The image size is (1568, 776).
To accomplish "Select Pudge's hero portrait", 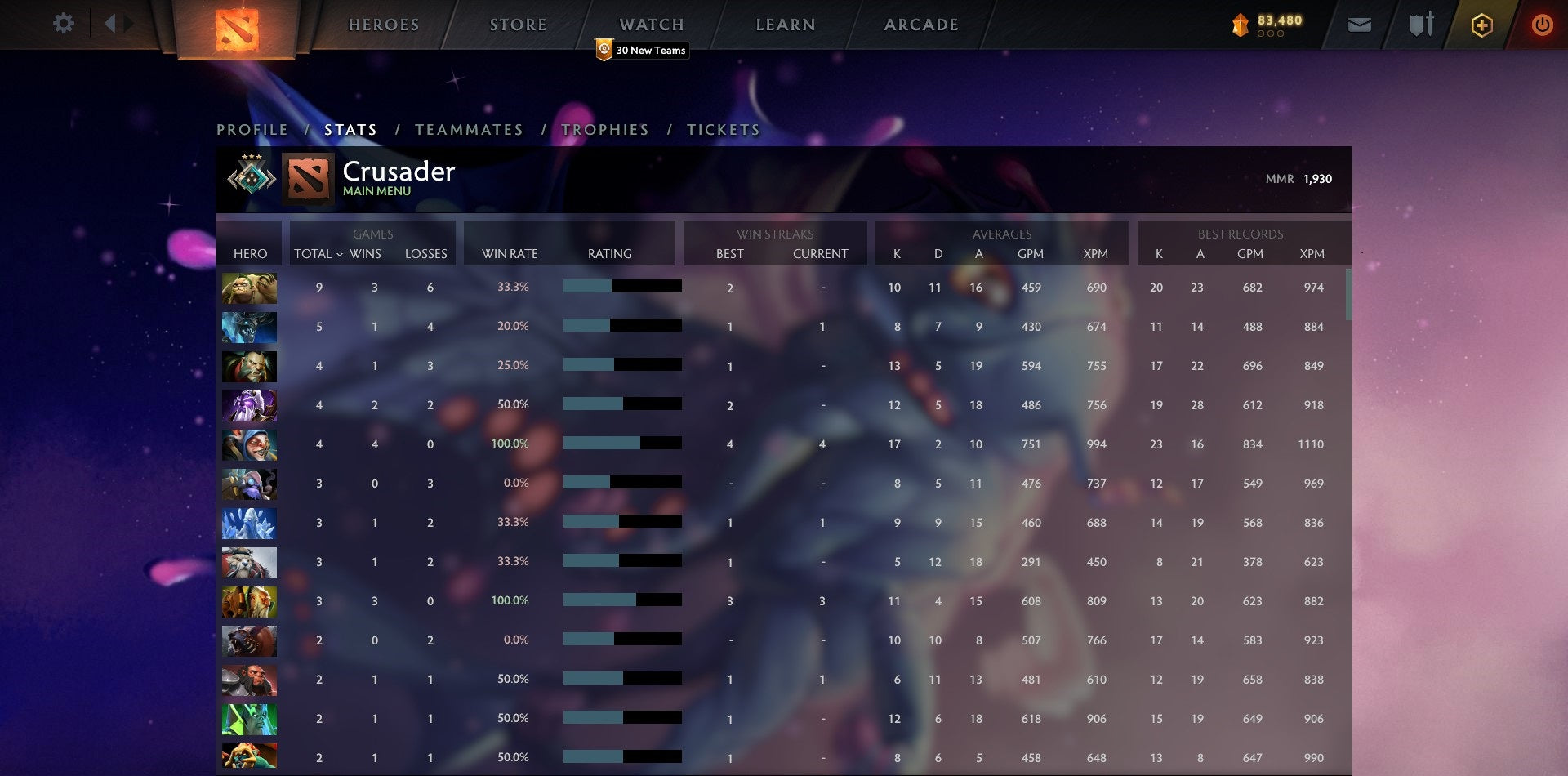I will (x=249, y=288).
